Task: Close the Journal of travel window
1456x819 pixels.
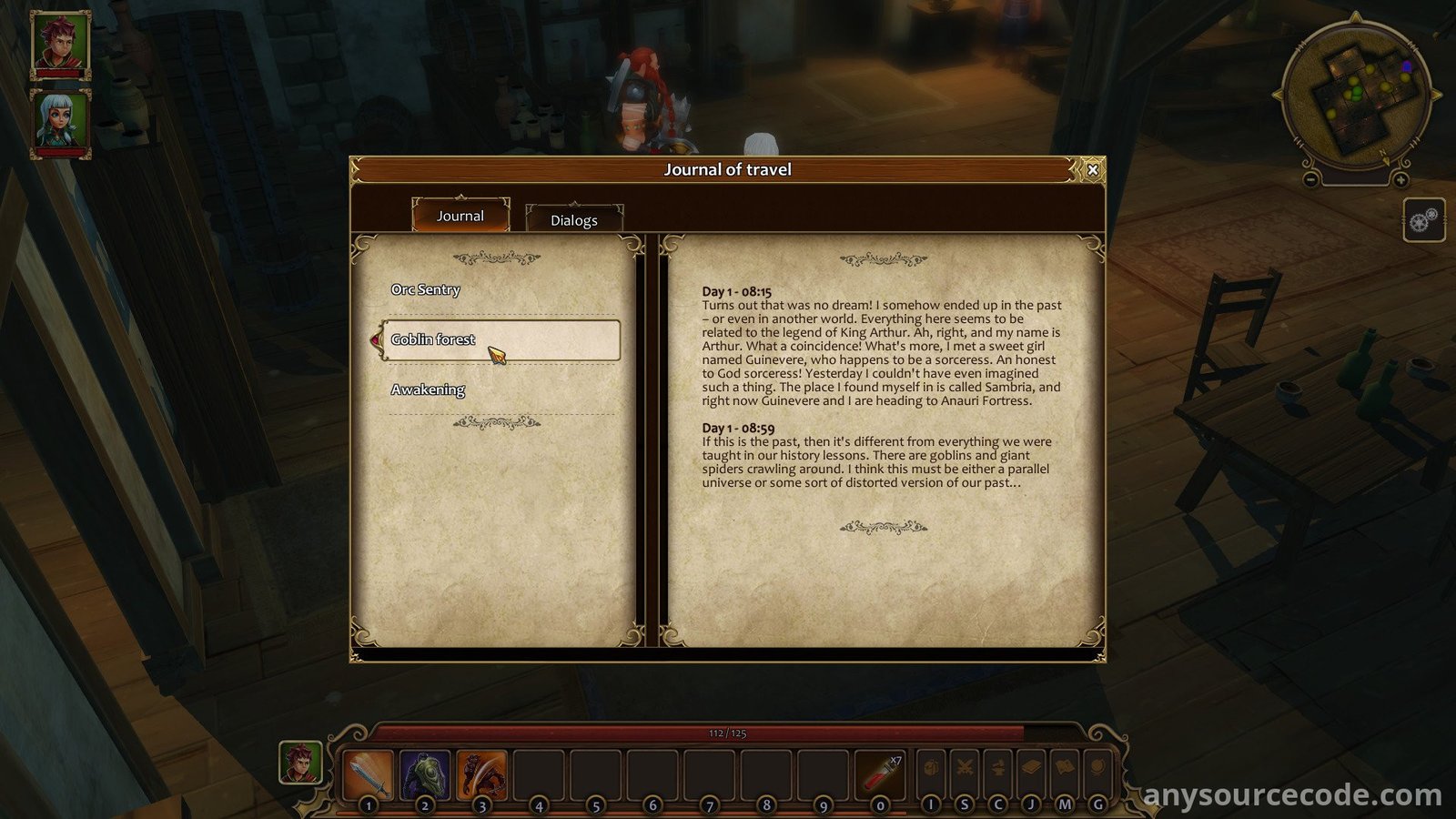Action: (x=1093, y=169)
